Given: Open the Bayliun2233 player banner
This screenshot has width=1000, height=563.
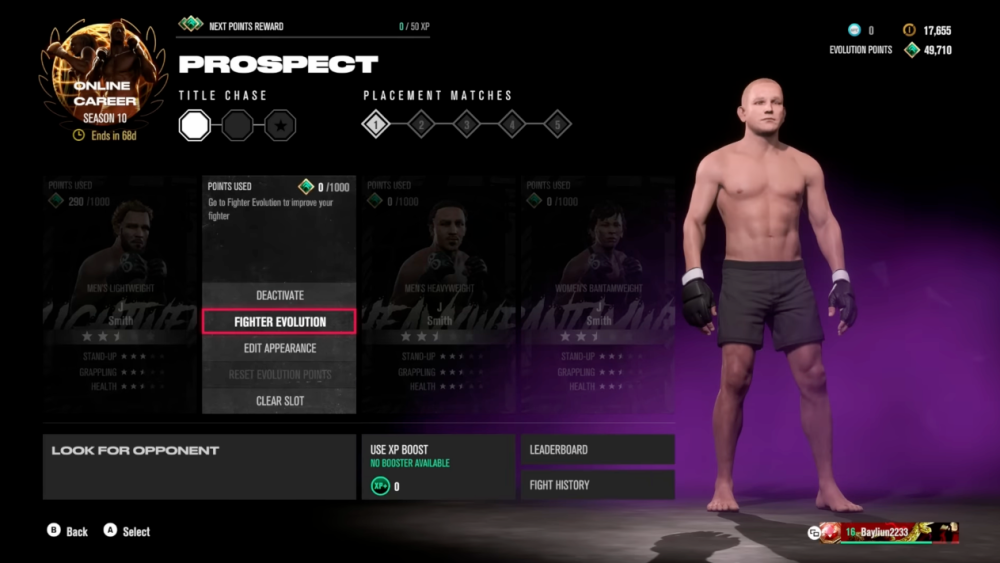Looking at the screenshot, I should (884, 532).
